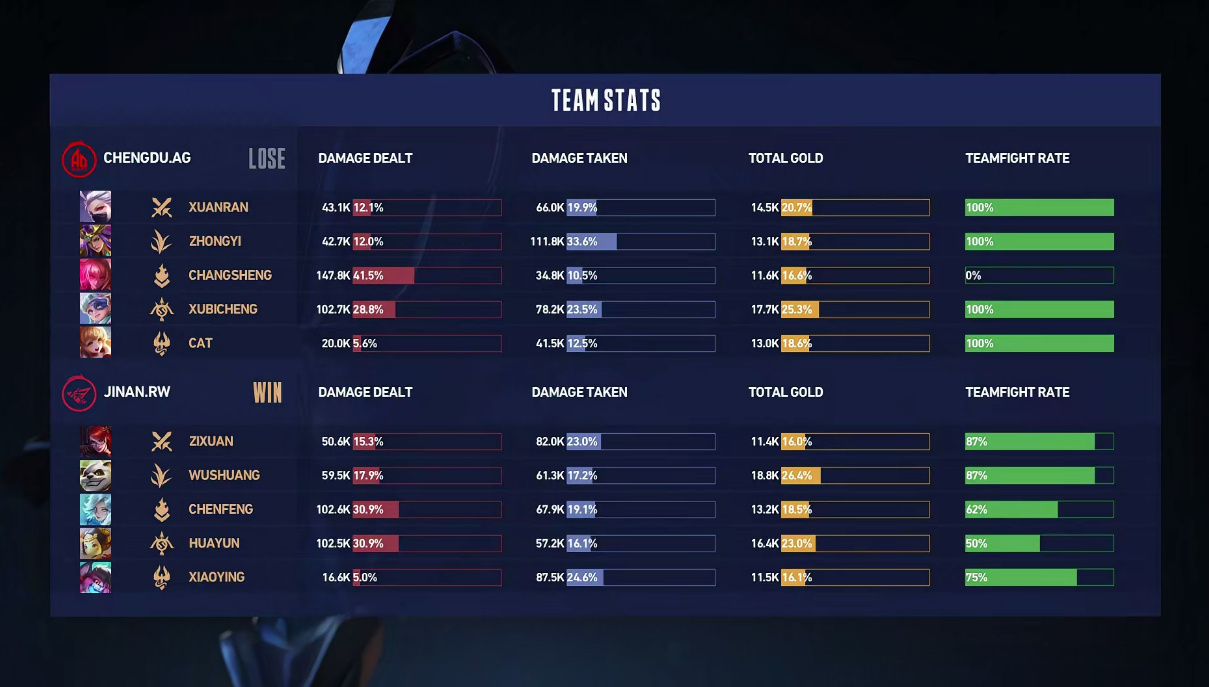Click Chenfeng's player name
Viewport: 1209px width, 687px height.
pos(220,509)
